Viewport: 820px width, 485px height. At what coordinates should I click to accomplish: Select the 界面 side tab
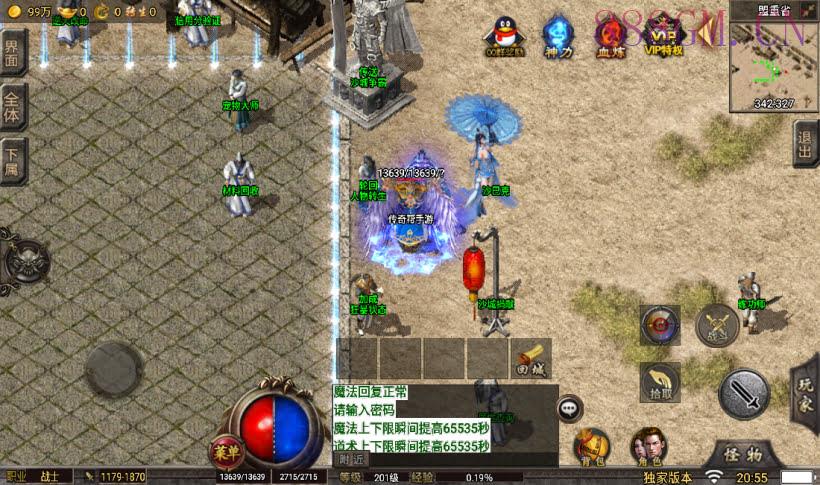pos(12,52)
